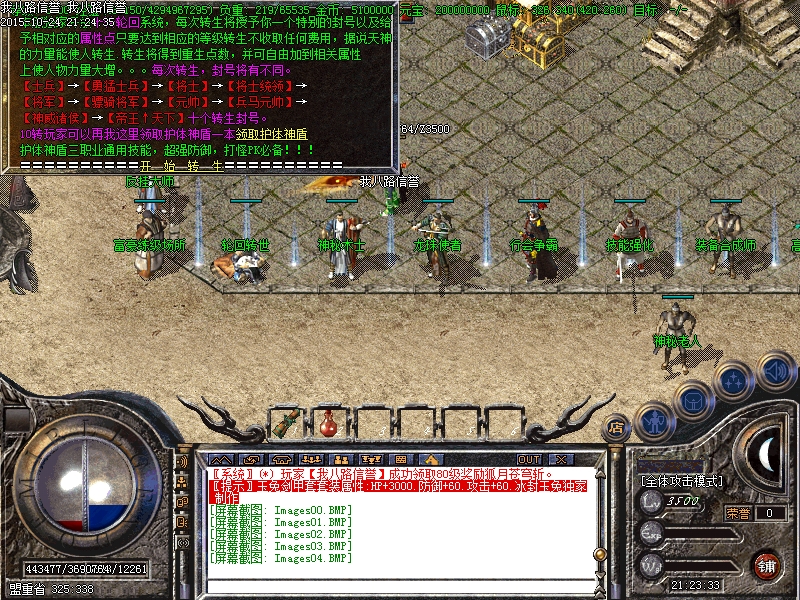Use the red potion in belt slot
The width and height of the screenshot is (800, 600).
(x=327, y=425)
